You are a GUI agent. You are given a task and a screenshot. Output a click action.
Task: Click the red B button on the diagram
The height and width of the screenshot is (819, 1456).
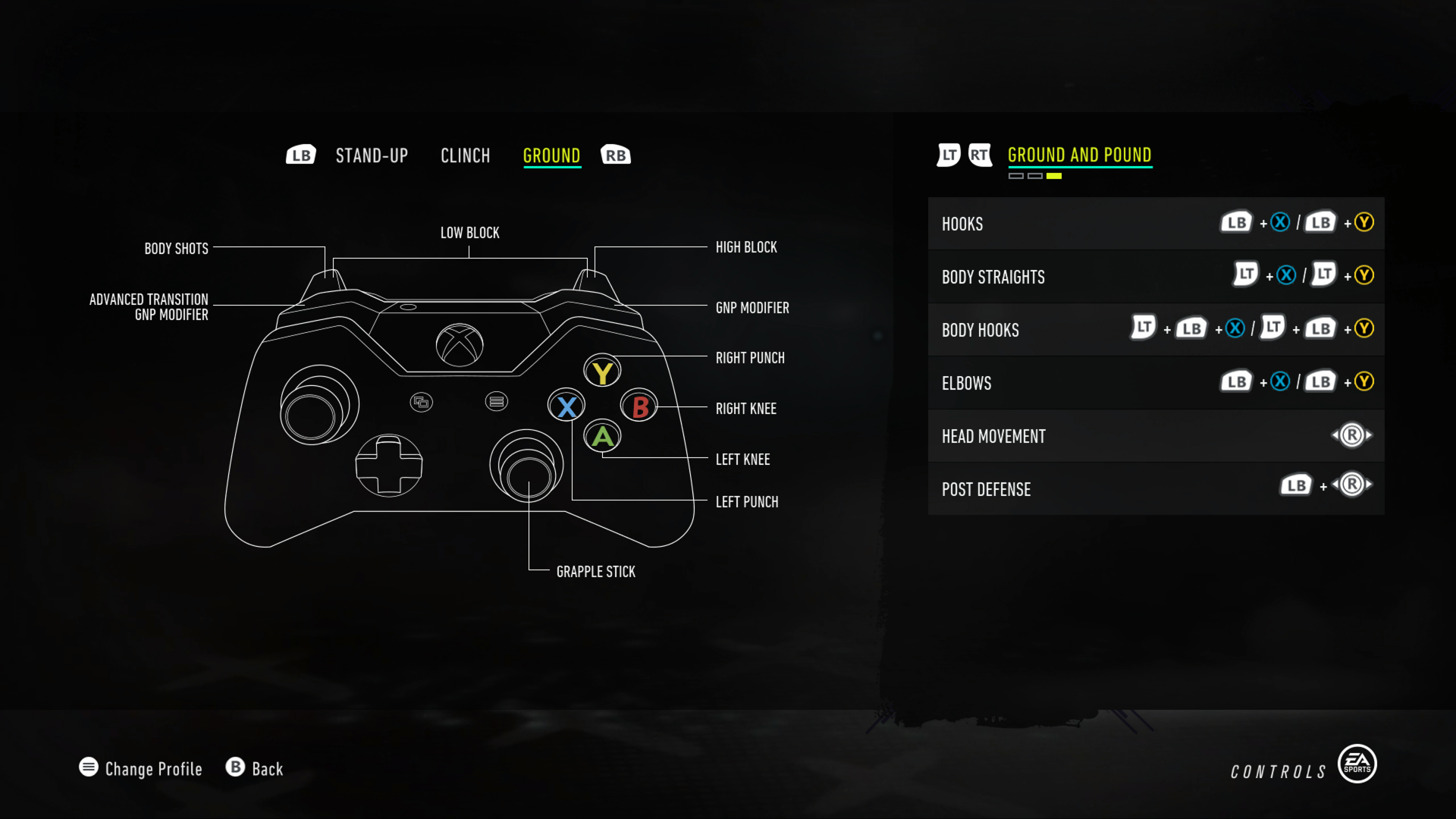[638, 406]
